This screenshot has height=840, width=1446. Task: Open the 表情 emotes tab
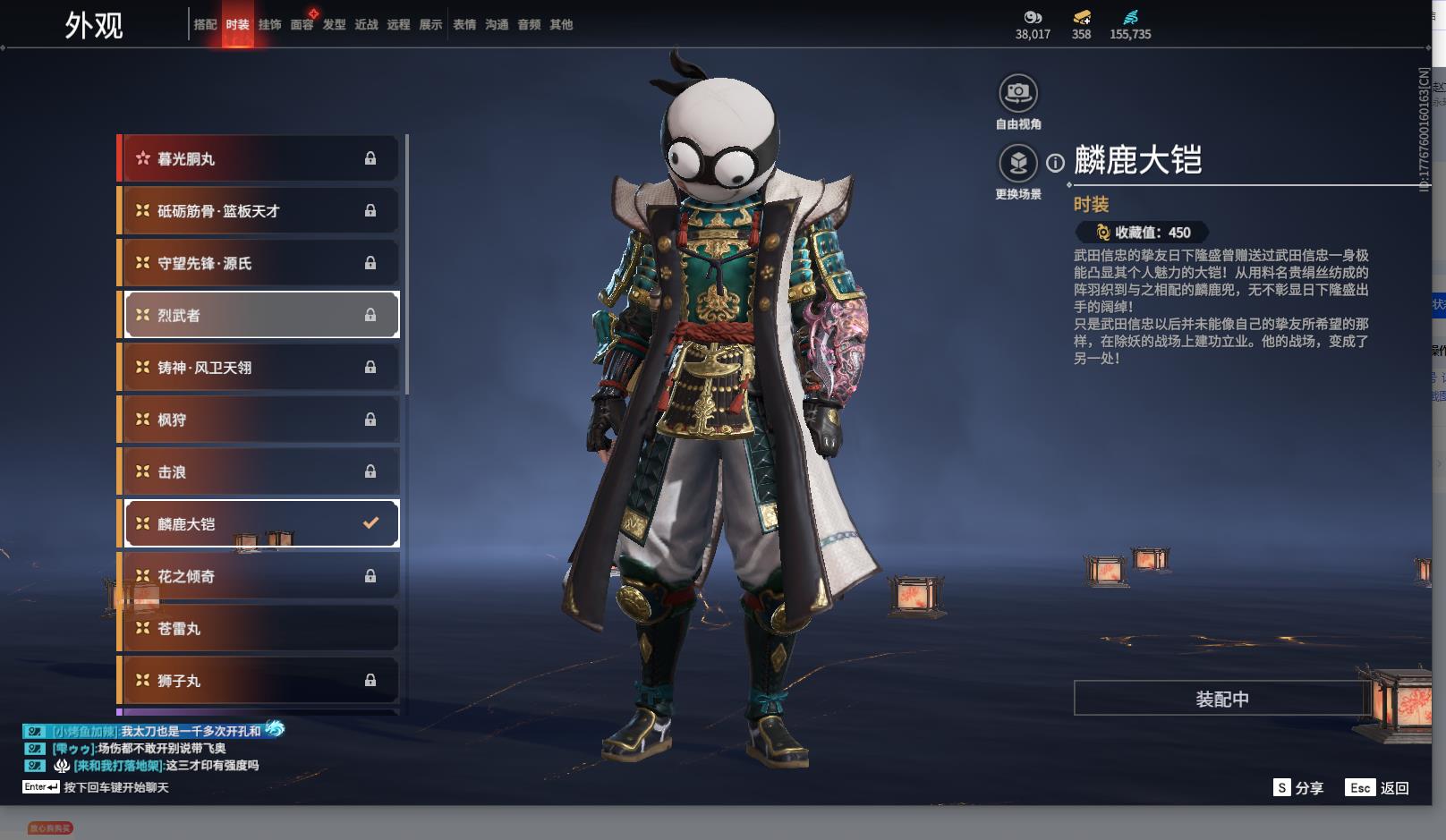pos(464,25)
